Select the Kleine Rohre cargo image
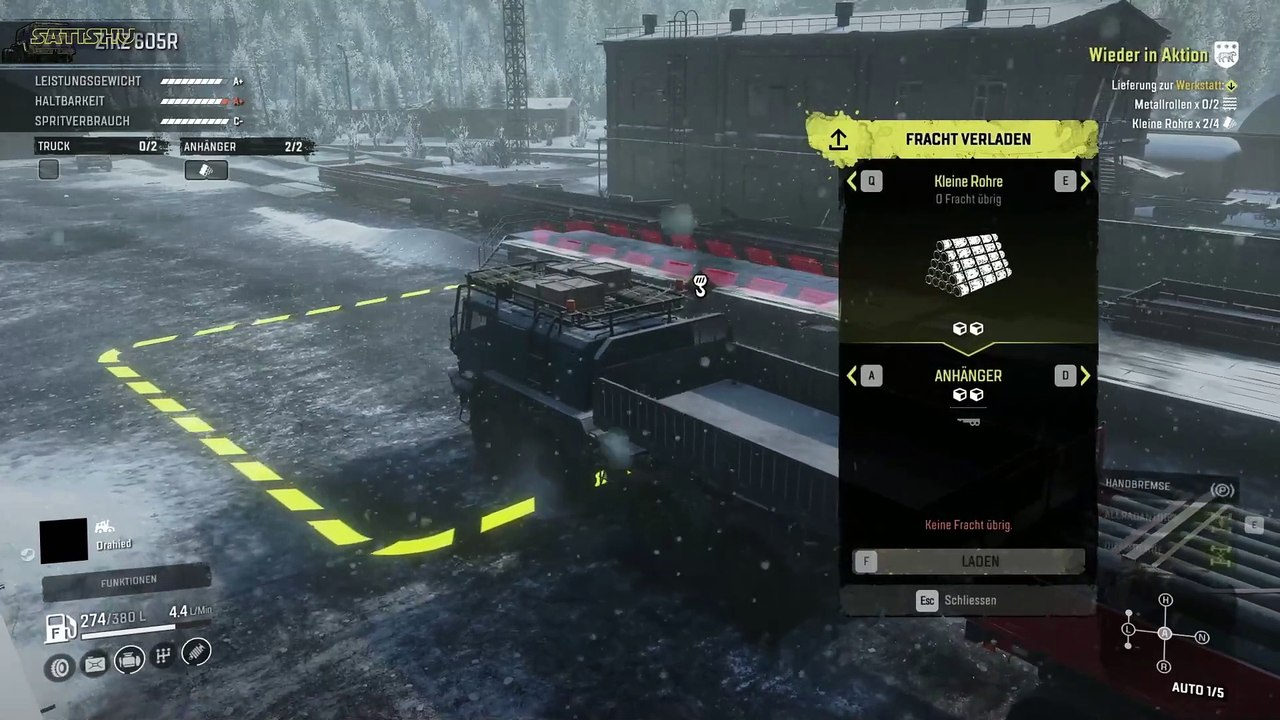Screen dimensions: 1280x720 pos(968,265)
